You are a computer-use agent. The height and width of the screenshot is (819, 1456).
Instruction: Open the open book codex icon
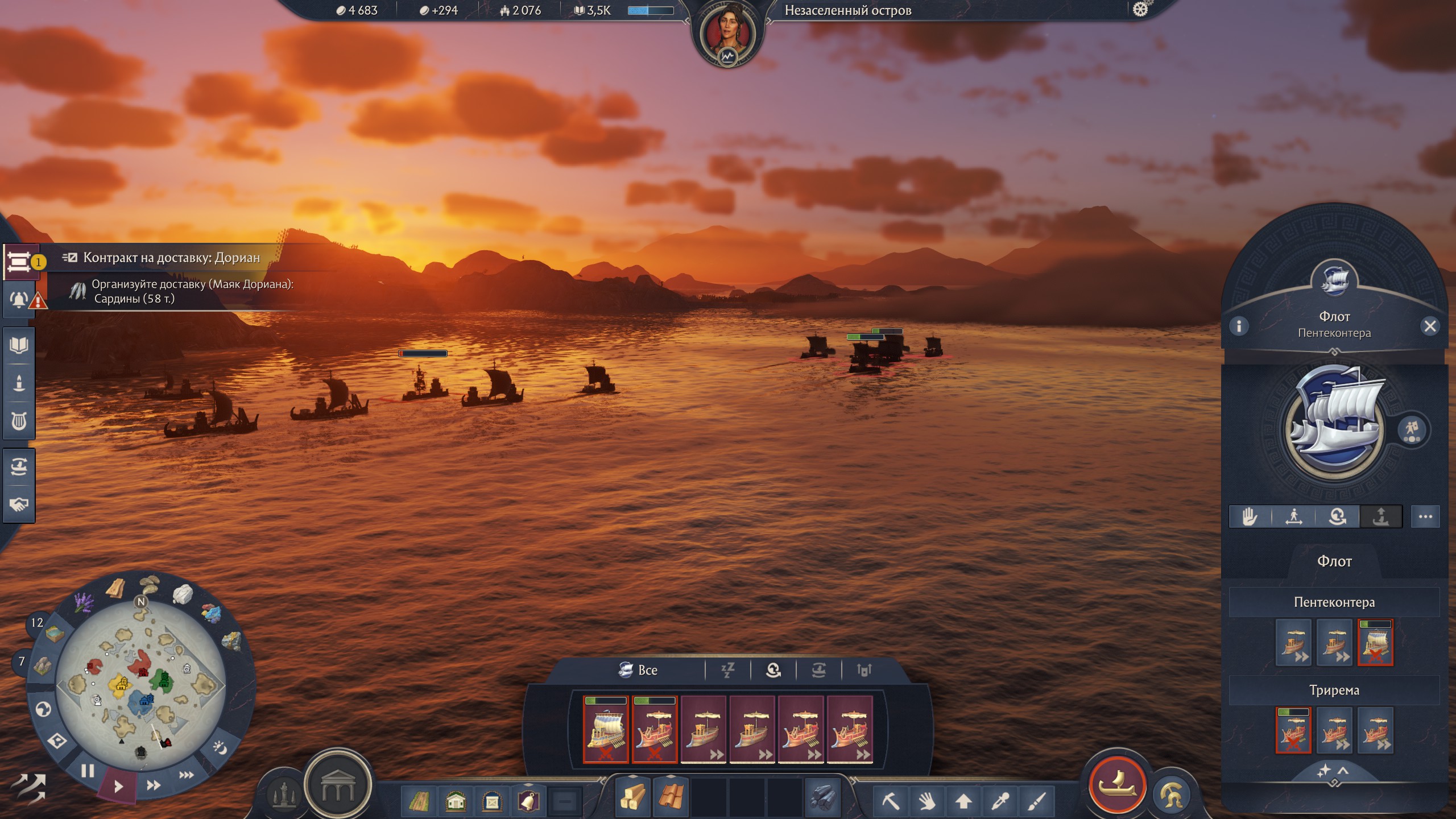click(19, 345)
